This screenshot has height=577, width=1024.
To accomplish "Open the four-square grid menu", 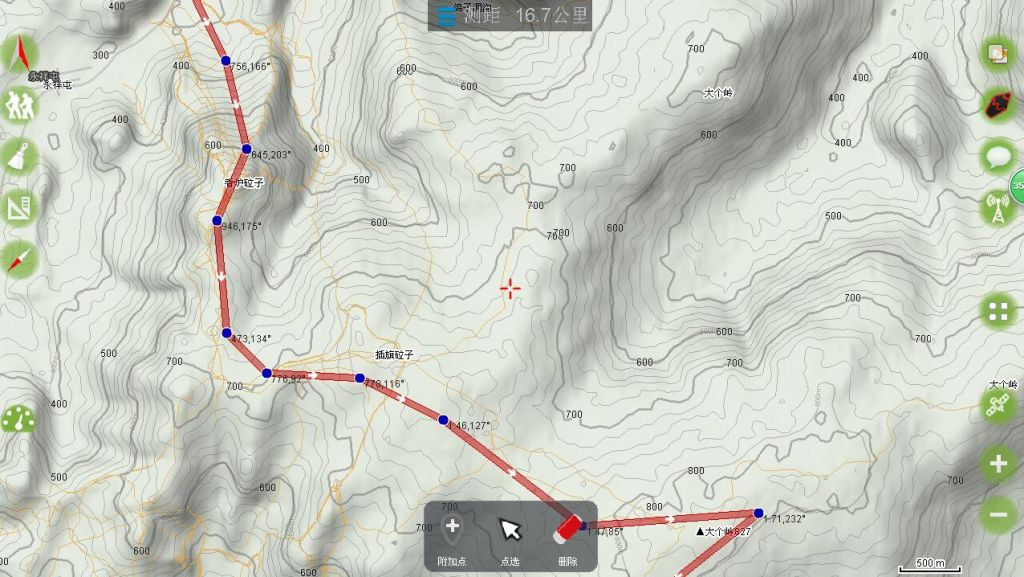I will [x=998, y=310].
